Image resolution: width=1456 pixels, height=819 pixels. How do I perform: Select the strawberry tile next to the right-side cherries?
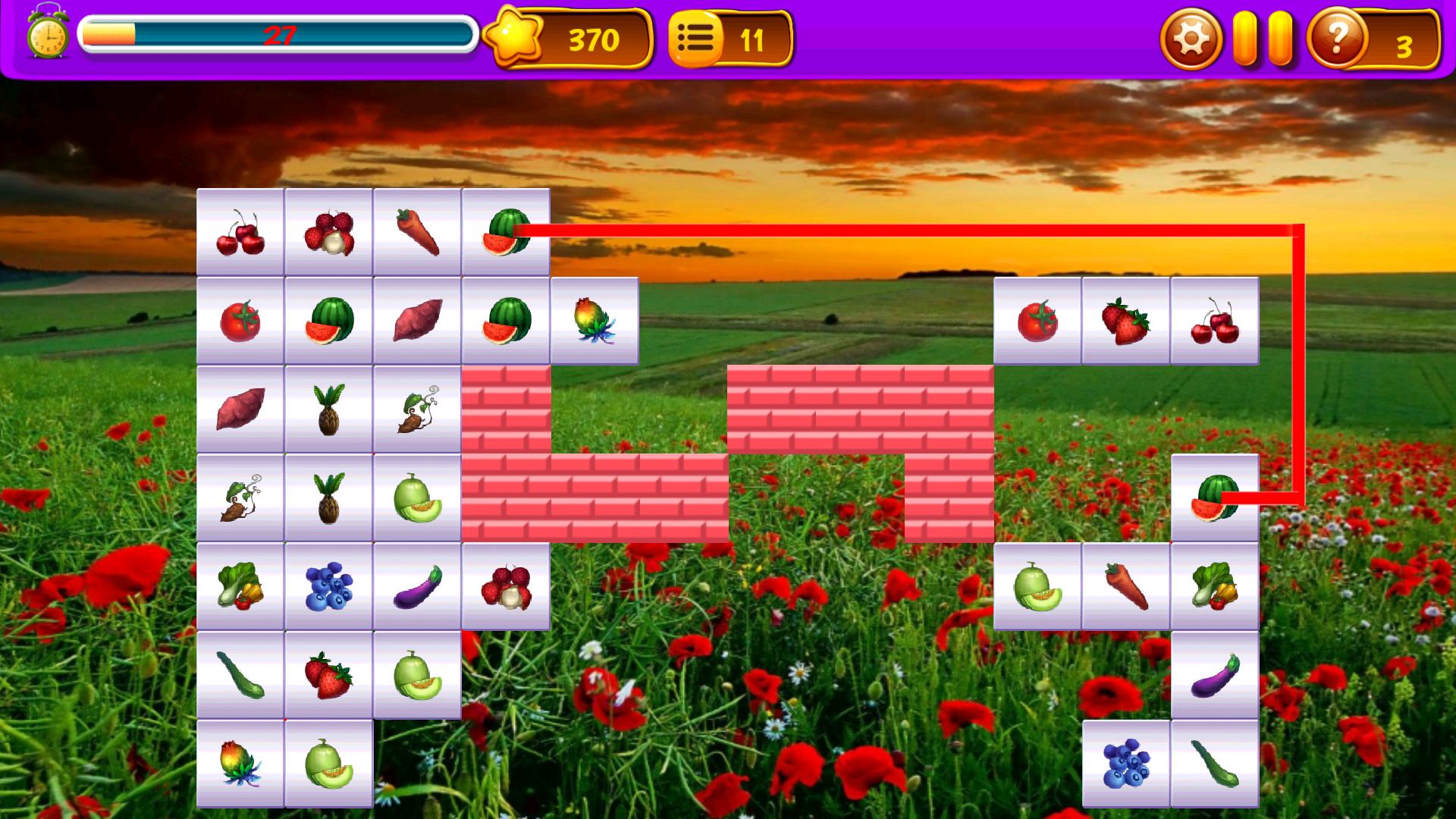click(1126, 318)
